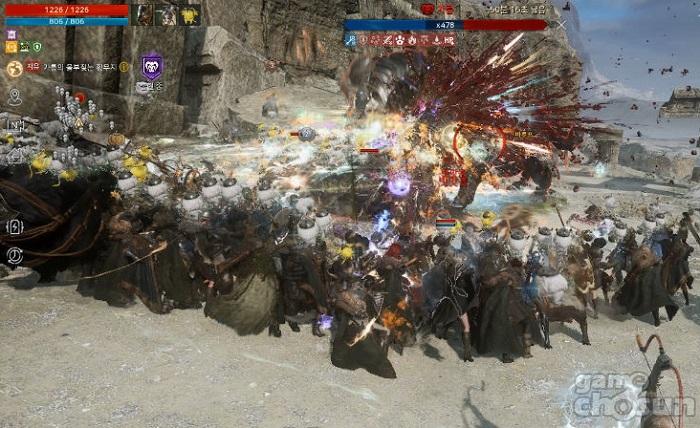This screenshot has height=428, width=700.
Task: Open the map pin location icon
Action: tap(15, 97)
